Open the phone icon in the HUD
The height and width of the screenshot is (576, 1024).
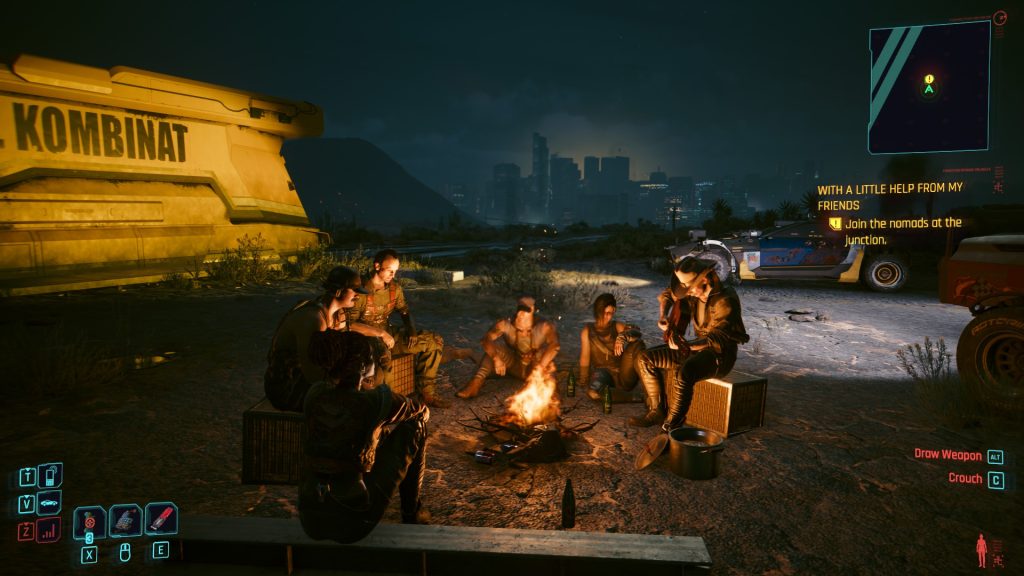[49, 475]
